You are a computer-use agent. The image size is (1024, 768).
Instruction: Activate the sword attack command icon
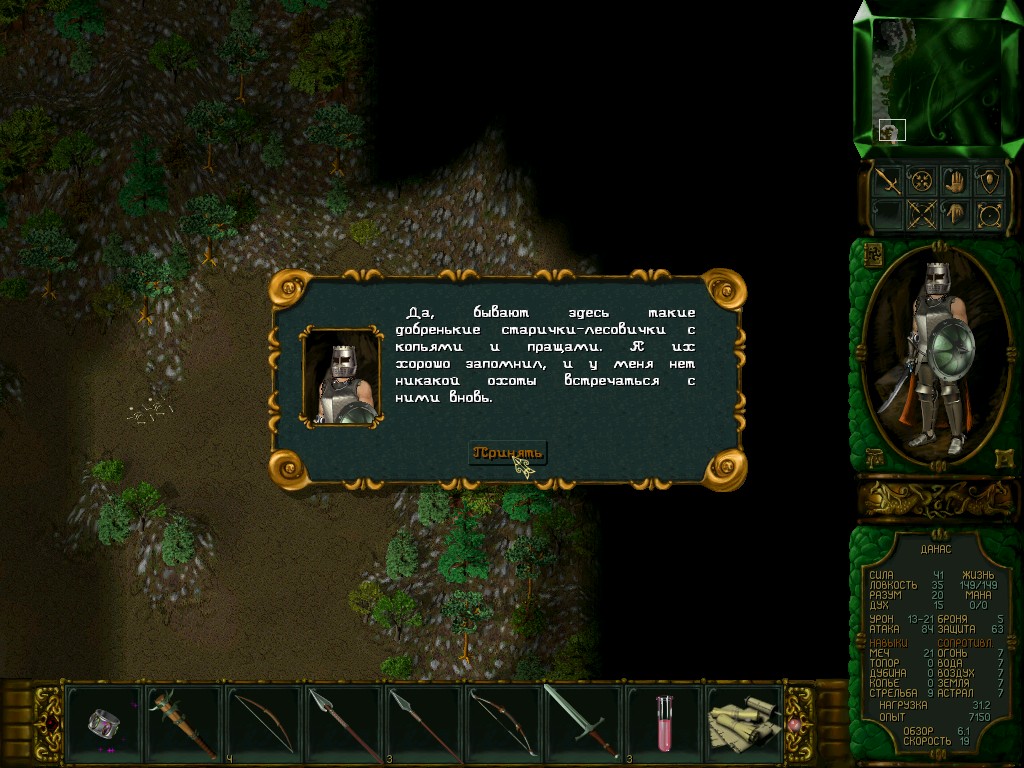coord(887,181)
